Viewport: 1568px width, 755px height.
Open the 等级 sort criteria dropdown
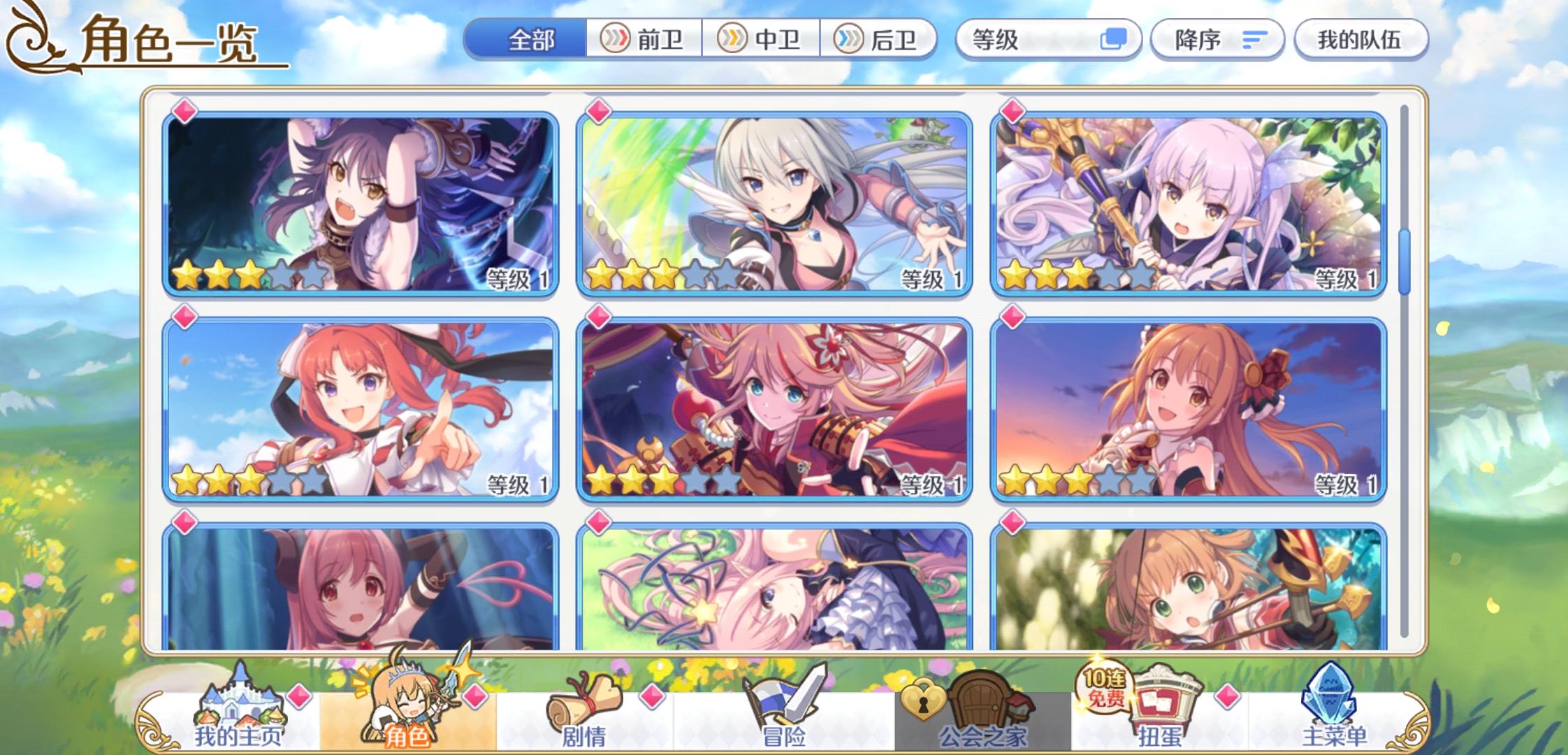pos(1048,40)
